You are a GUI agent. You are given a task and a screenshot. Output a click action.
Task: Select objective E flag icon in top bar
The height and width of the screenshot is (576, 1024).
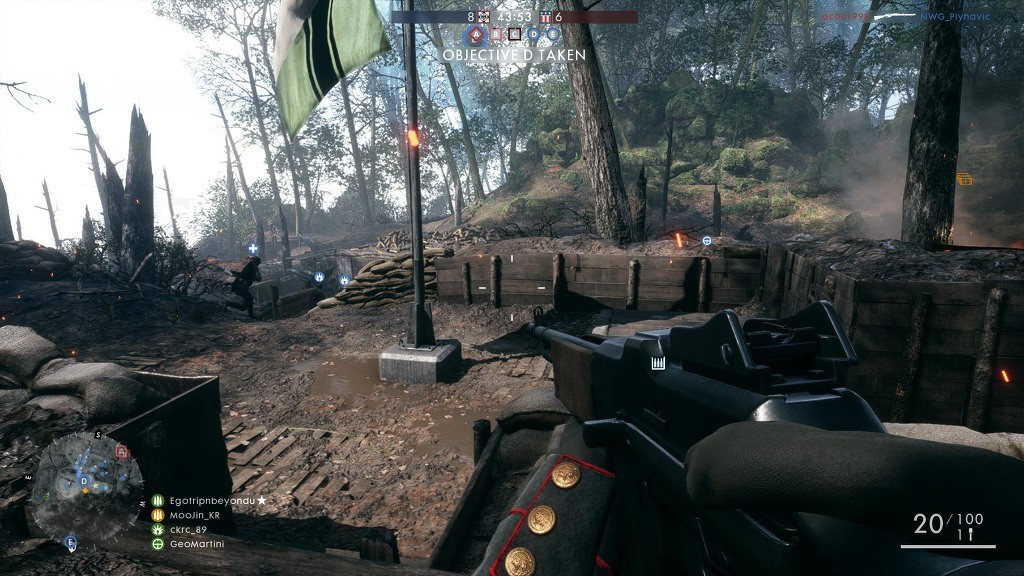tap(553, 34)
